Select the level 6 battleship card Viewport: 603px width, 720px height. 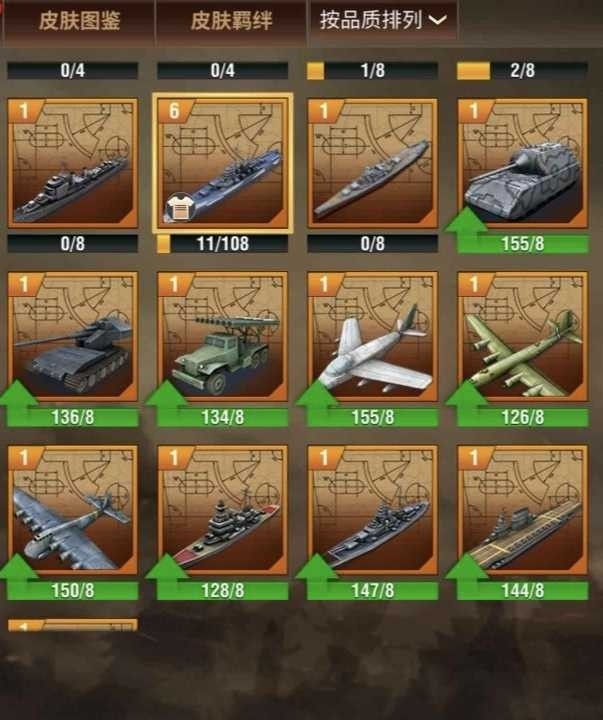click(x=223, y=163)
